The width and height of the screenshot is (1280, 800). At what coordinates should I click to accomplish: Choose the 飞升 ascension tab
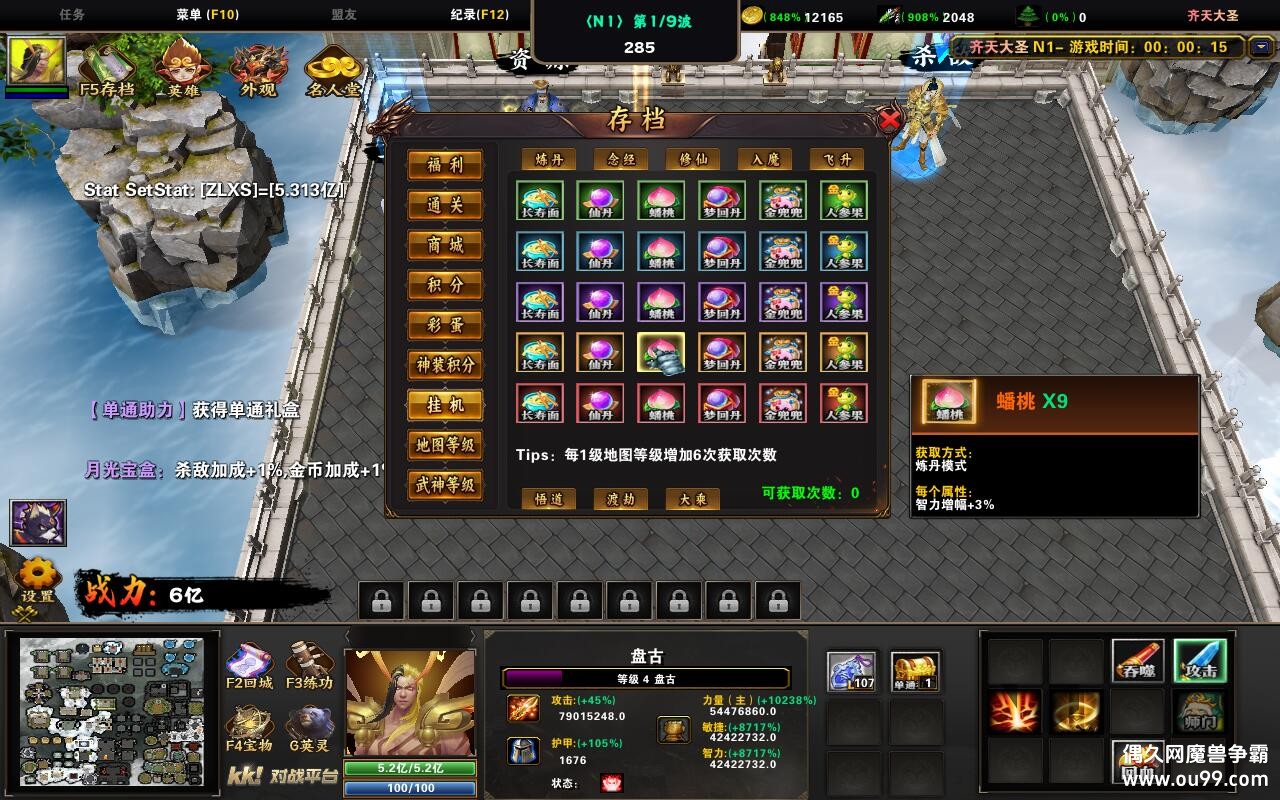click(x=836, y=159)
